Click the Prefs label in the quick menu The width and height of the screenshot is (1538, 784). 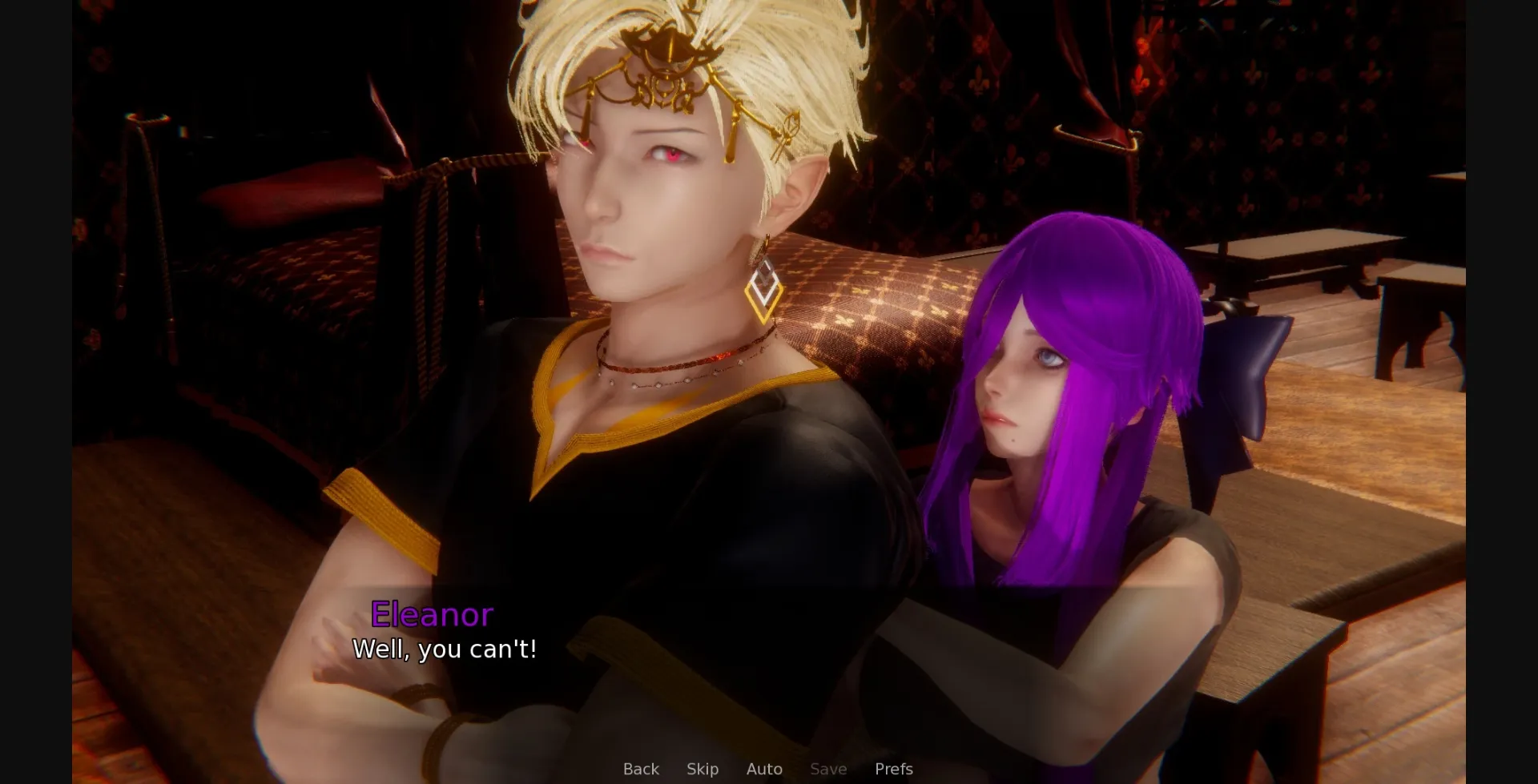(893, 769)
